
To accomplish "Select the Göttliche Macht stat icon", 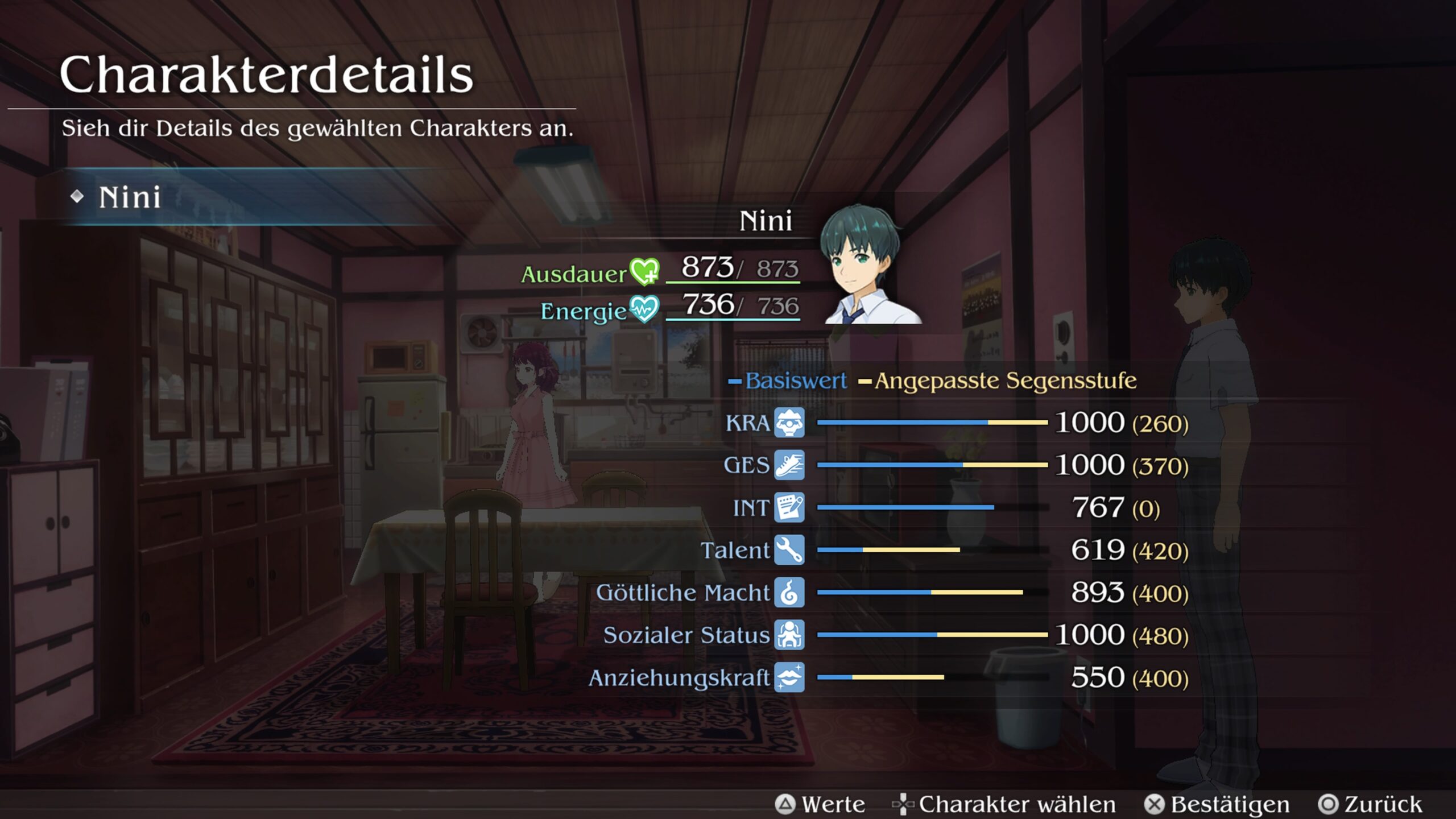I will (789, 593).
